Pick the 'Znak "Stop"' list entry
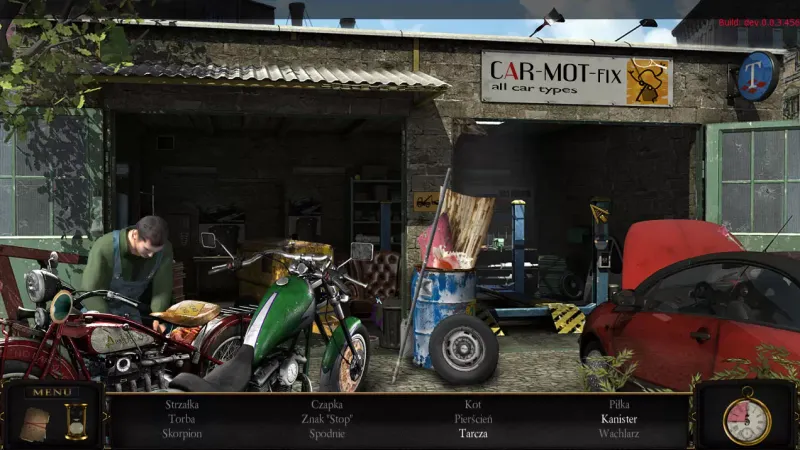This screenshot has height=450, width=800. point(327,419)
